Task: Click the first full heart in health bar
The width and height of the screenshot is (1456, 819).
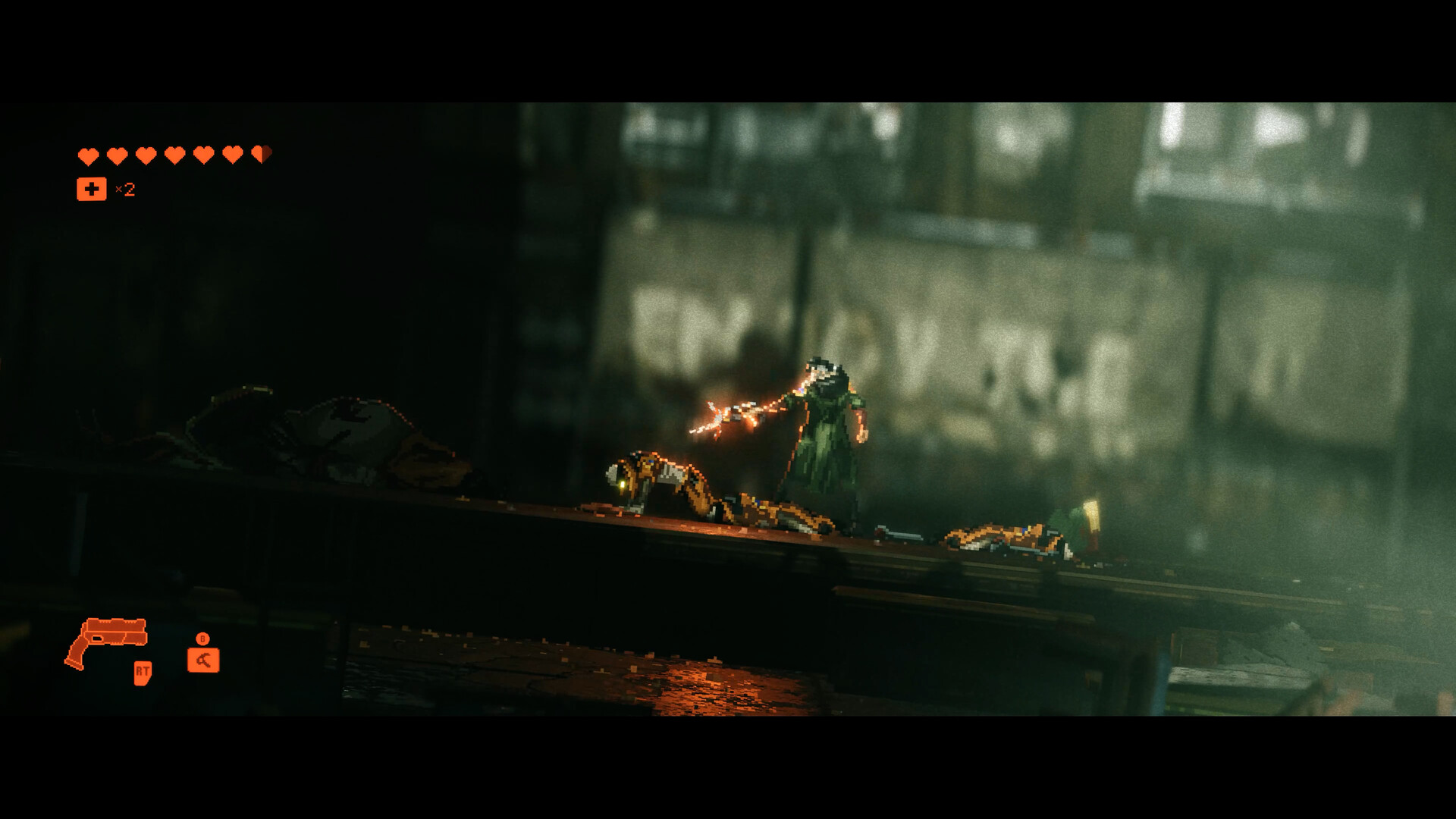Action: pos(87,154)
